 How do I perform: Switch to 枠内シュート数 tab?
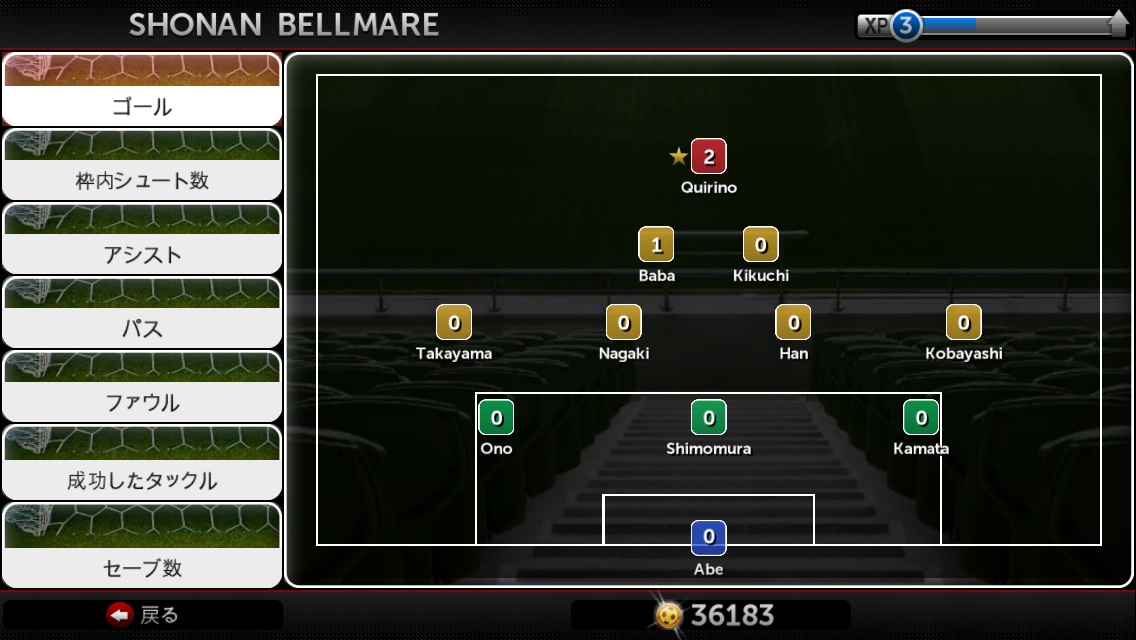[x=142, y=165]
